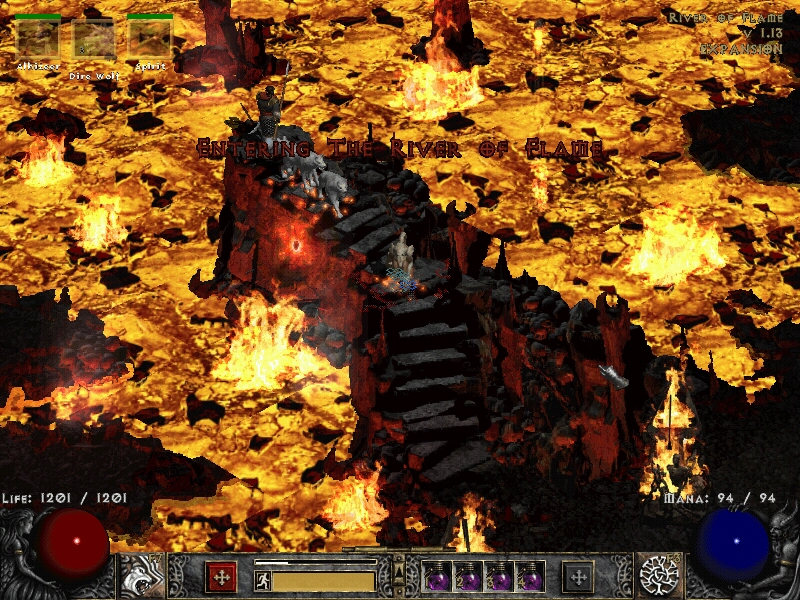Screen dimensions: 800x600
Task: Select the Alhizeer mercenary portrait
Action: pyautogui.click(x=38, y=40)
